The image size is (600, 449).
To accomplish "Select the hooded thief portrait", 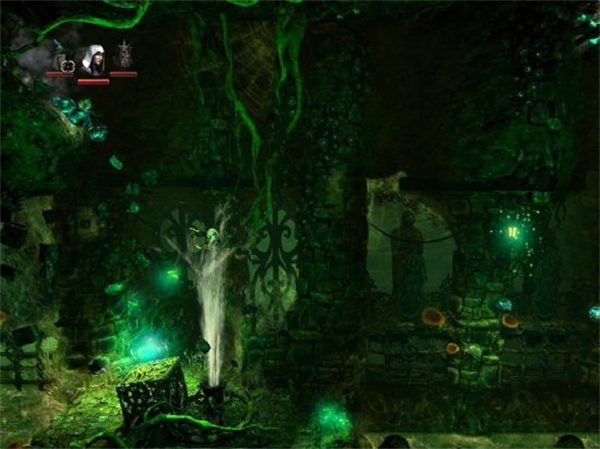I will (x=93, y=60).
